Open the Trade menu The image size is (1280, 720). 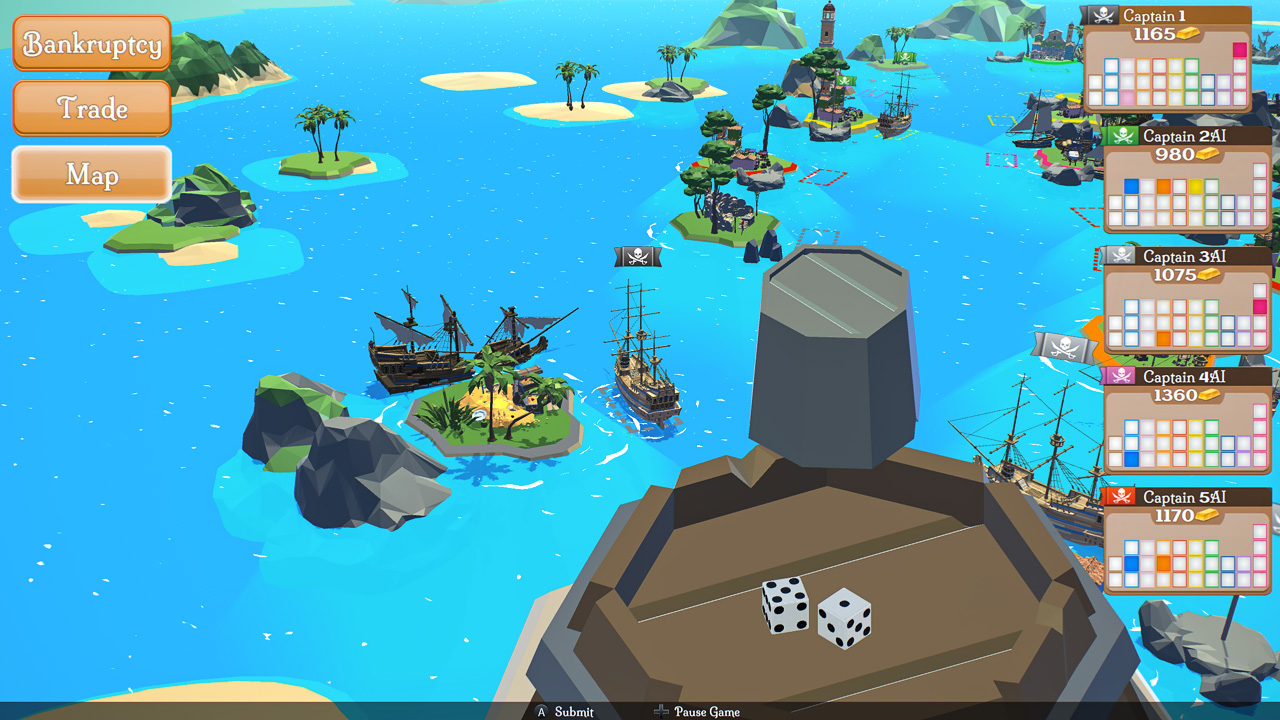92,108
